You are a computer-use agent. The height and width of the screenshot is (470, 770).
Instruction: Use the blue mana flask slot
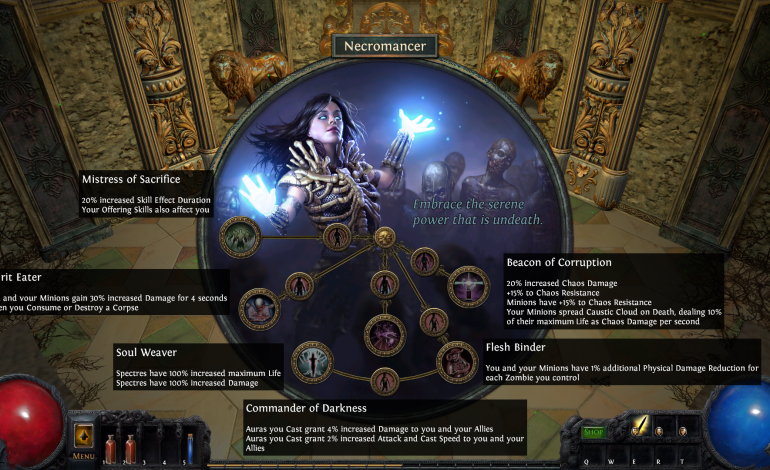188,446
